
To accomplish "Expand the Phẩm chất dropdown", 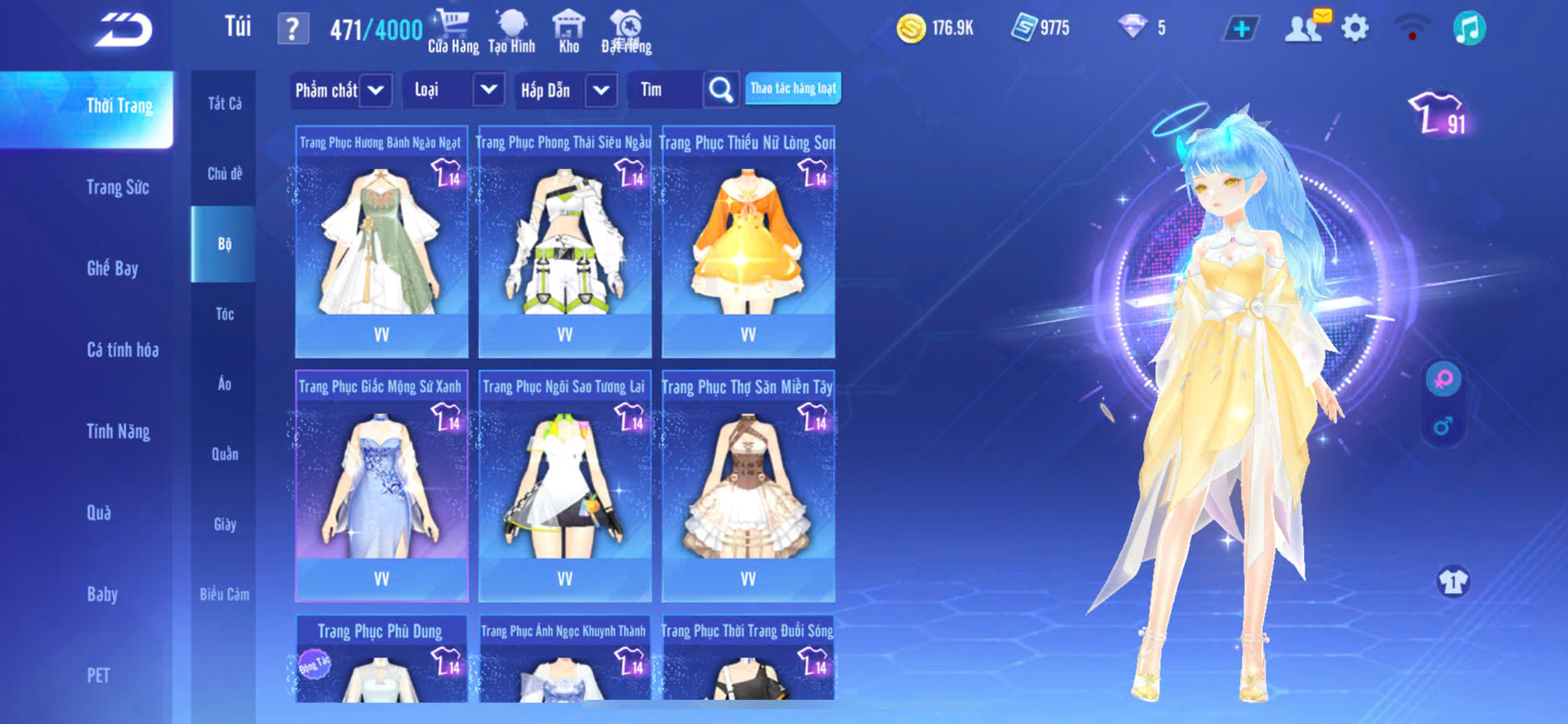I will coord(376,90).
